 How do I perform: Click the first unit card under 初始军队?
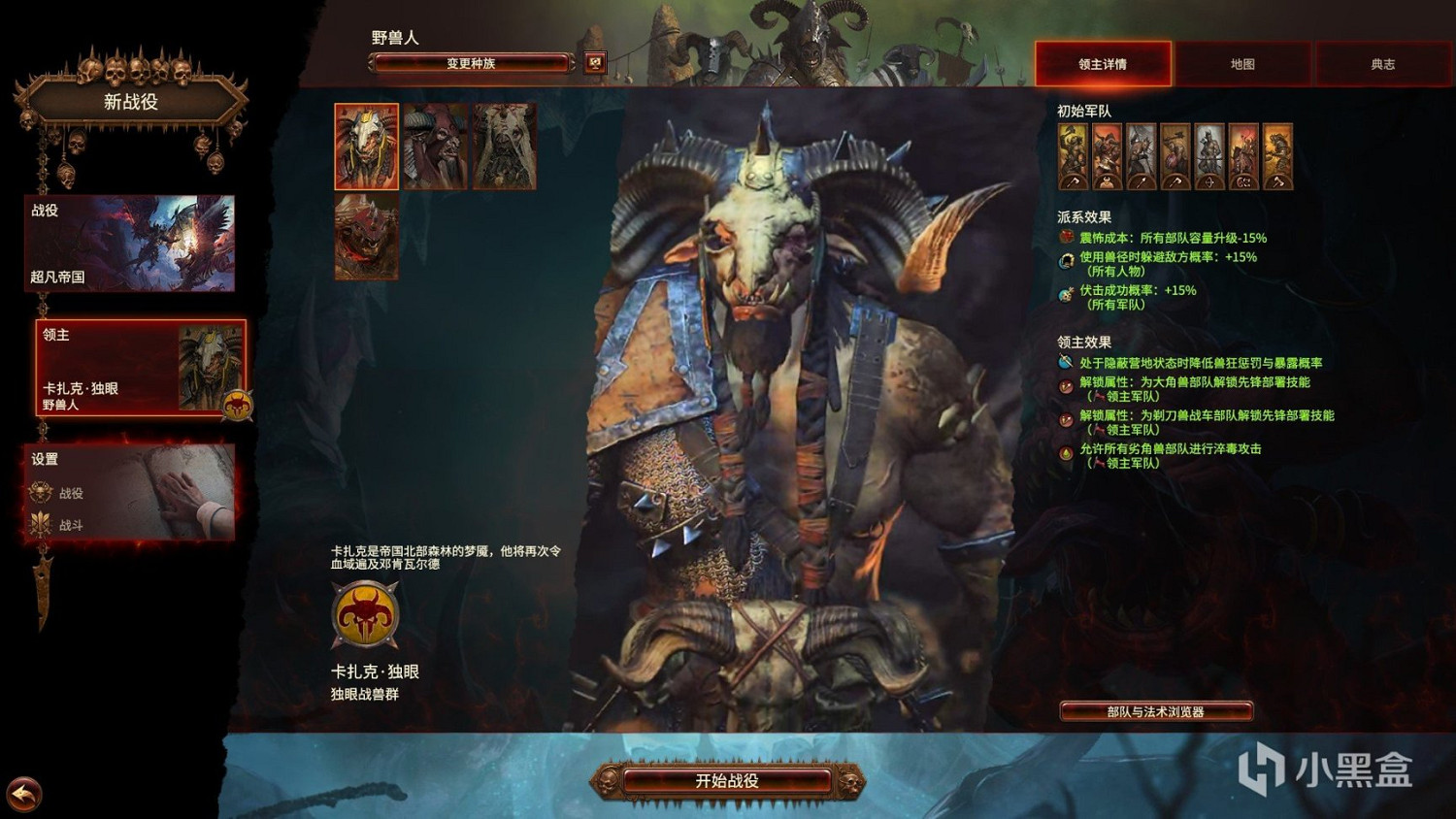[1073, 158]
